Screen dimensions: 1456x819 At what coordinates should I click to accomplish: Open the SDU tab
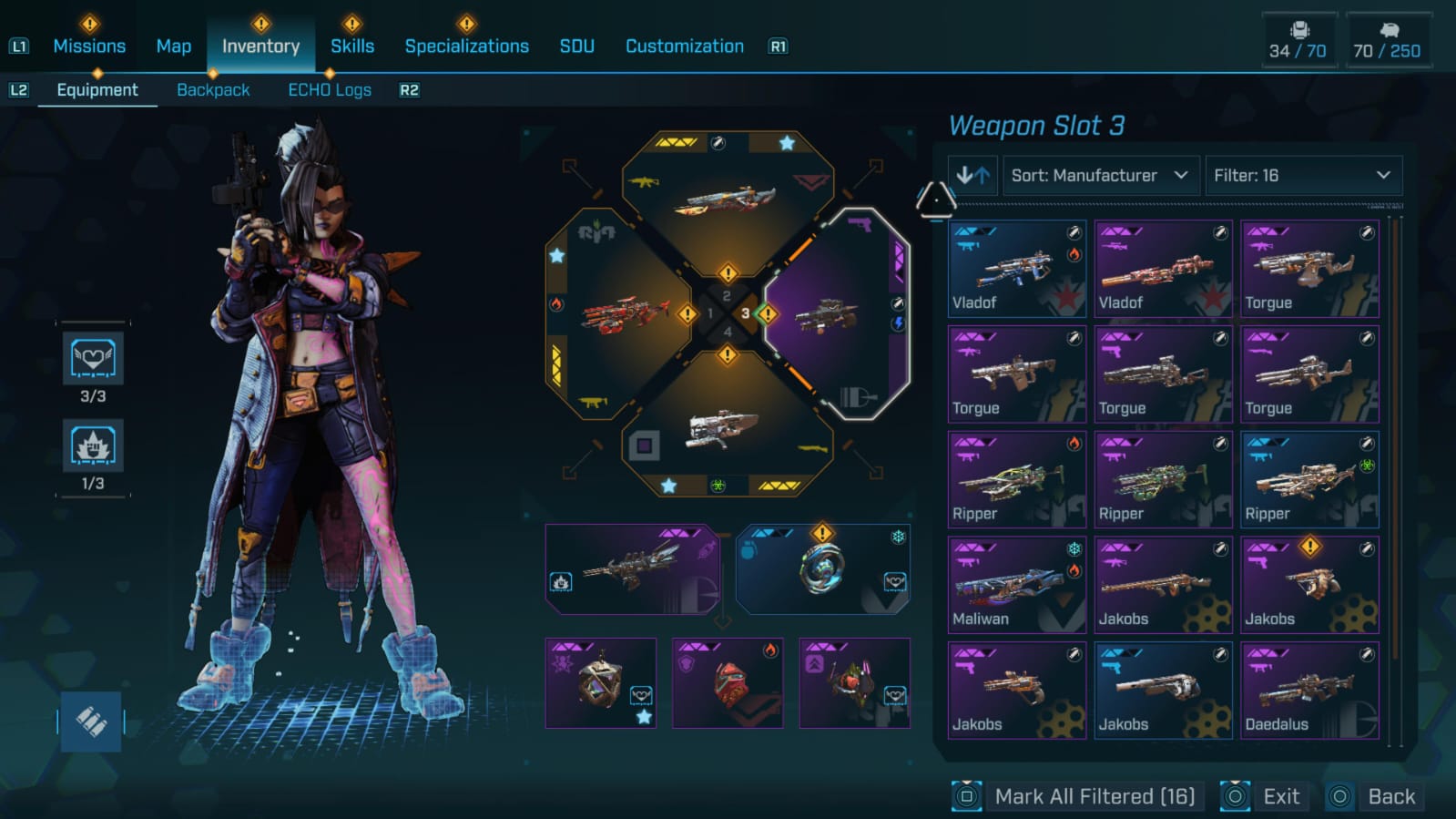pyautogui.click(x=576, y=46)
